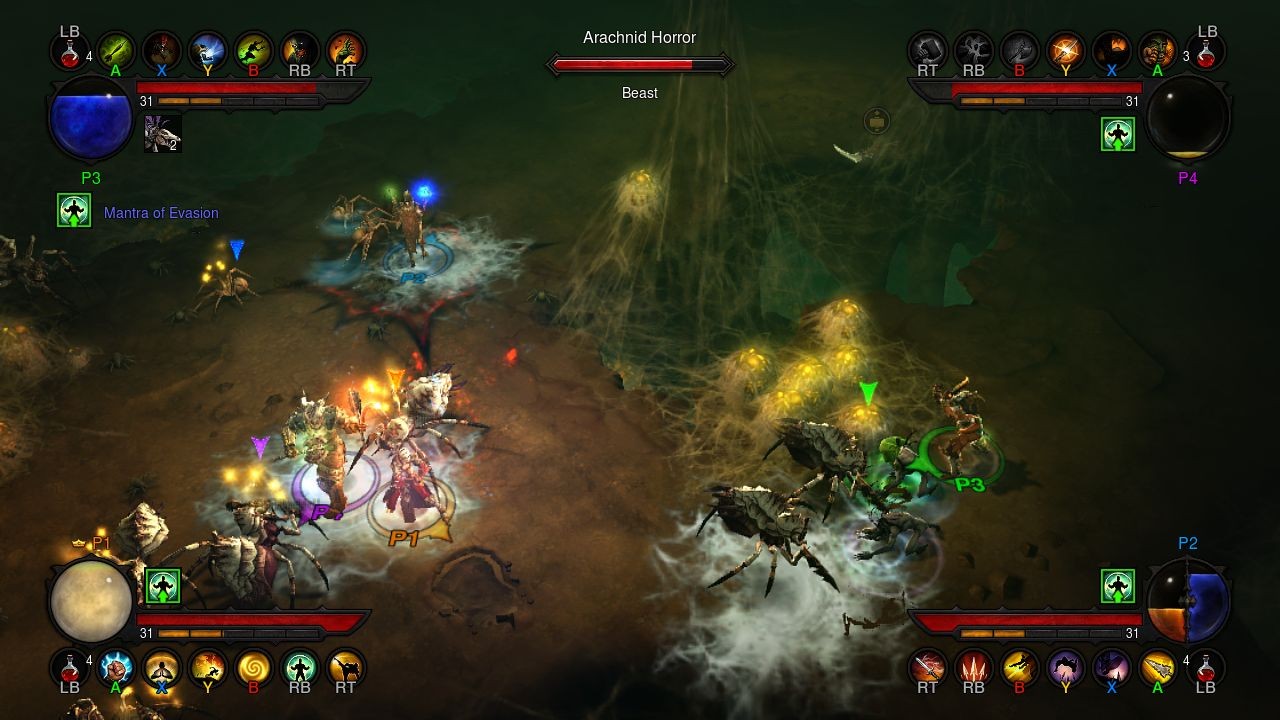The width and height of the screenshot is (1280, 720).
Task: Use P2's purple bat skill
Action: (x=1065, y=667)
